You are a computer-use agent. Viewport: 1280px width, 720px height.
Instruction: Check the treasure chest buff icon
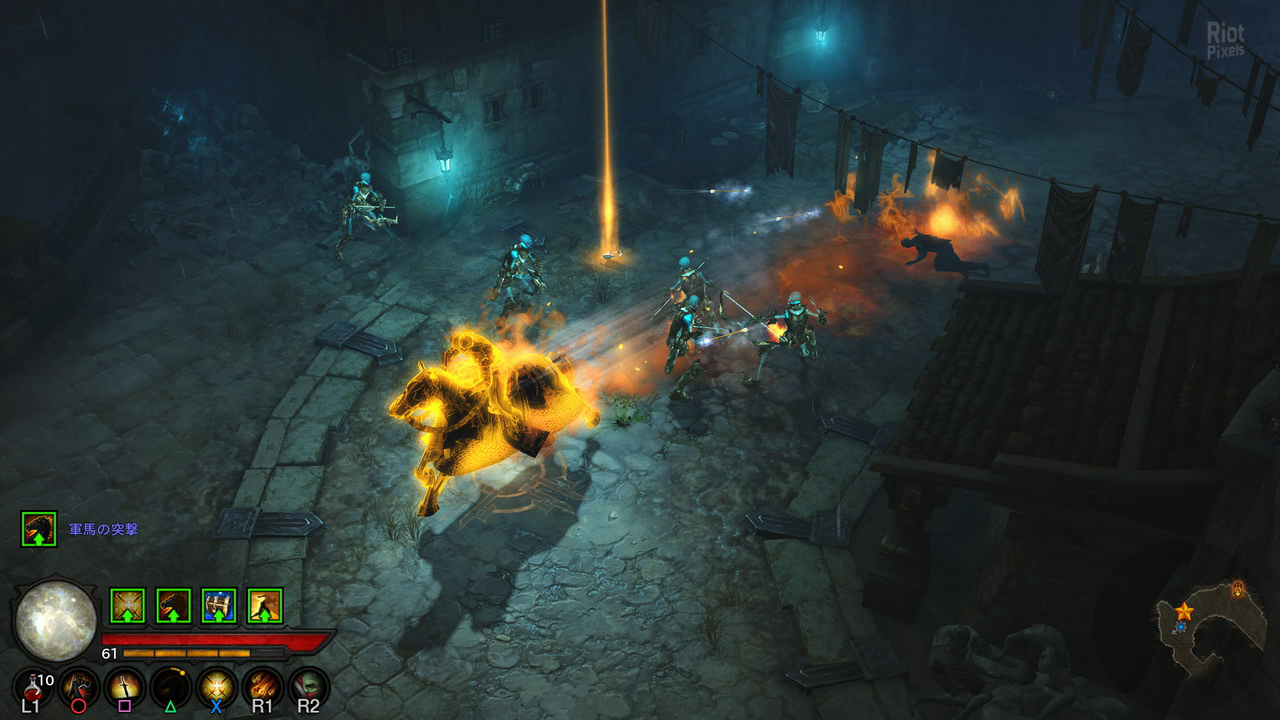(x=219, y=605)
